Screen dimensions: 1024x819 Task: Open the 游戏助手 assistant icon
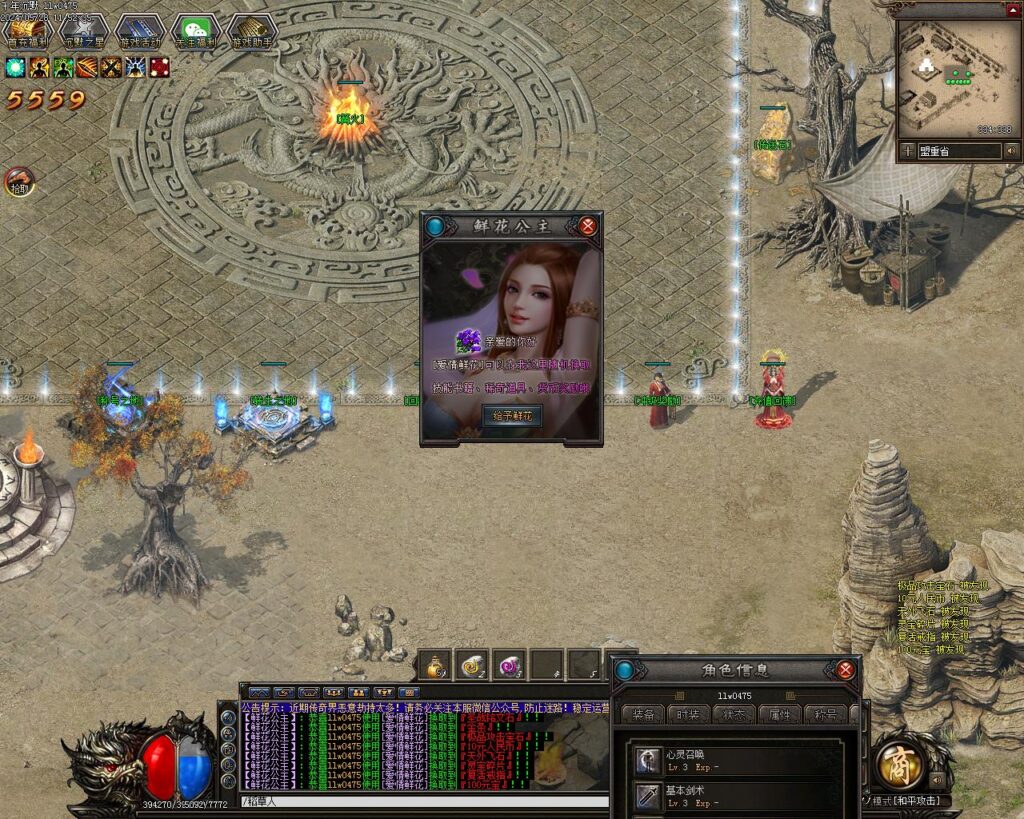pos(252,32)
